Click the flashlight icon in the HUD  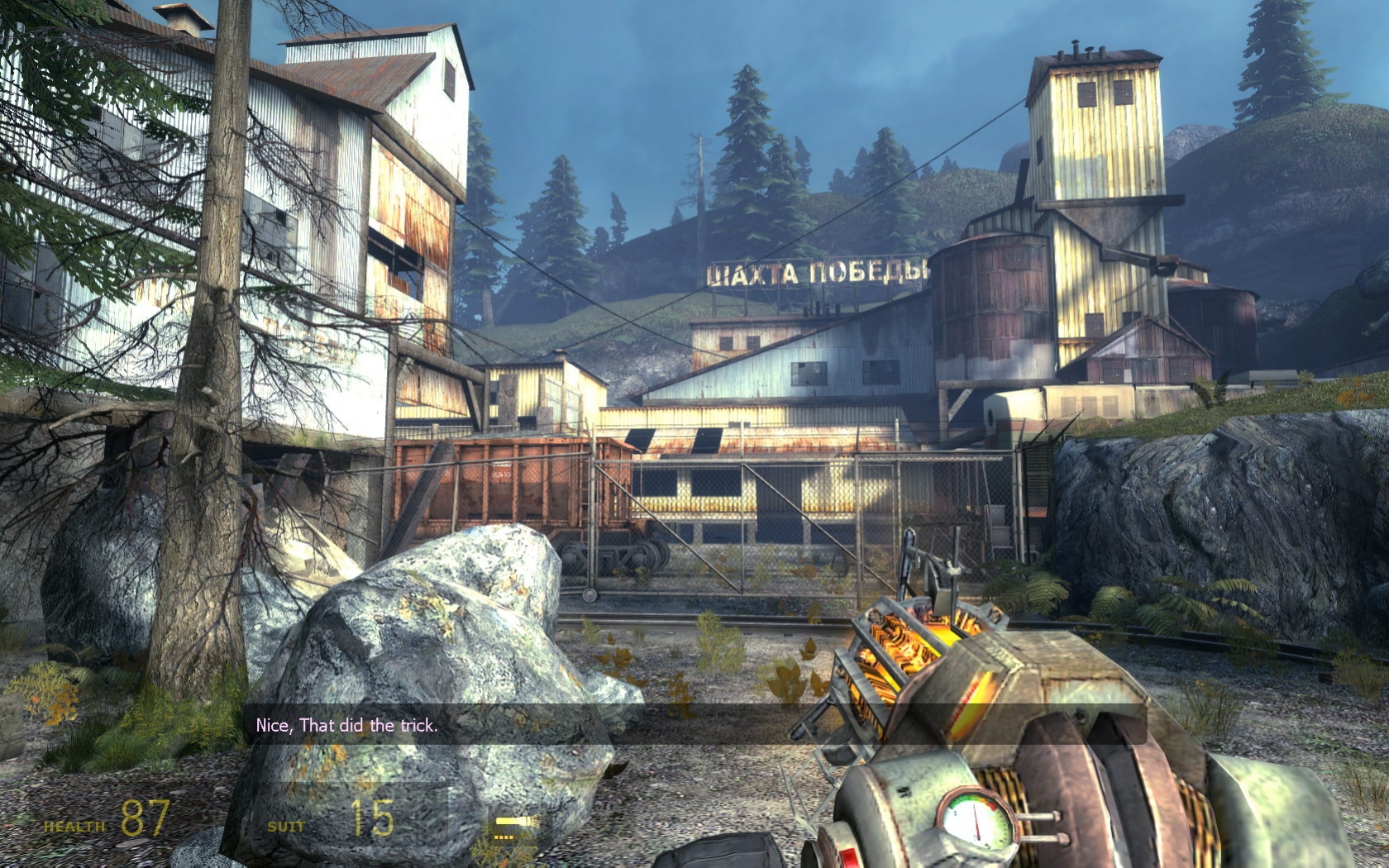point(513,823)
